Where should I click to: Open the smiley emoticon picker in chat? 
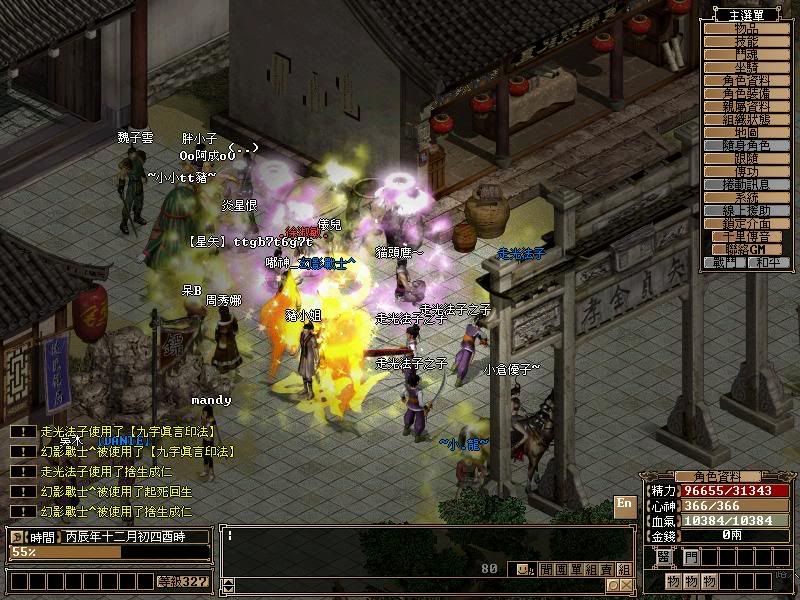(x=524, y=569)
